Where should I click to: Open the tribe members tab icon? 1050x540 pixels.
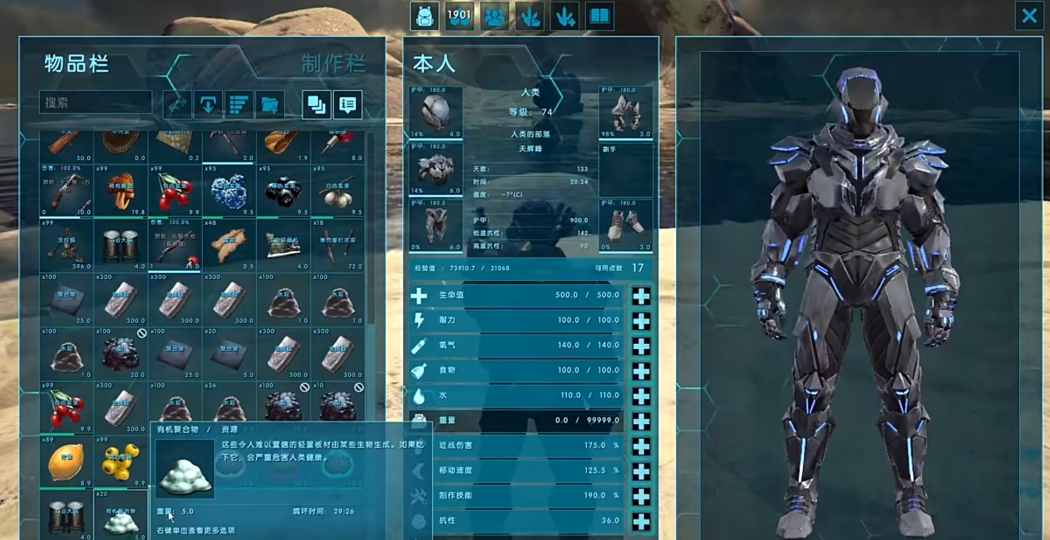[x=495, y=15]
